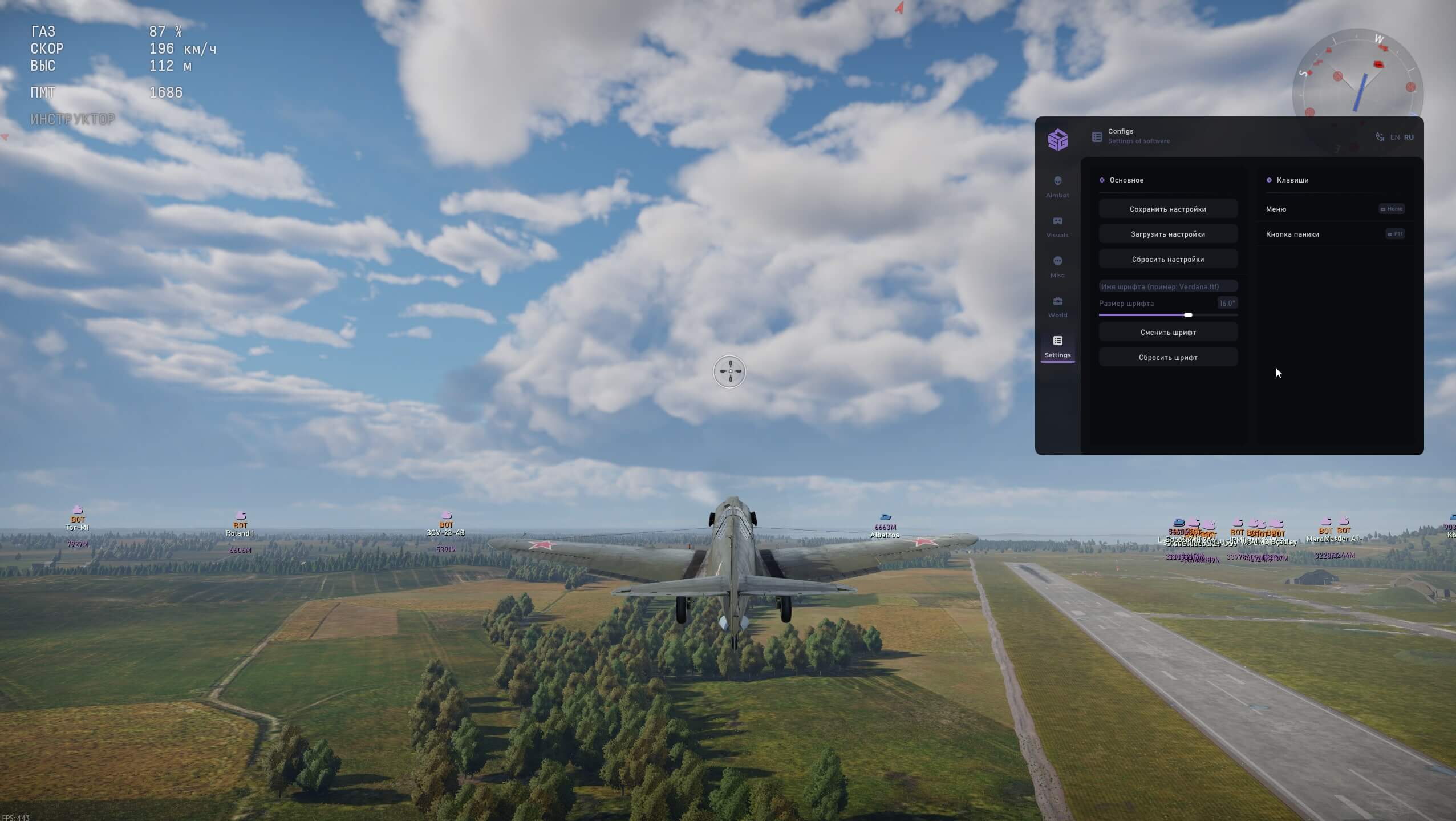Switch to the Visuals tab
The height and width of the screenshot is (821, 1456).
[x=1057, y=227]
